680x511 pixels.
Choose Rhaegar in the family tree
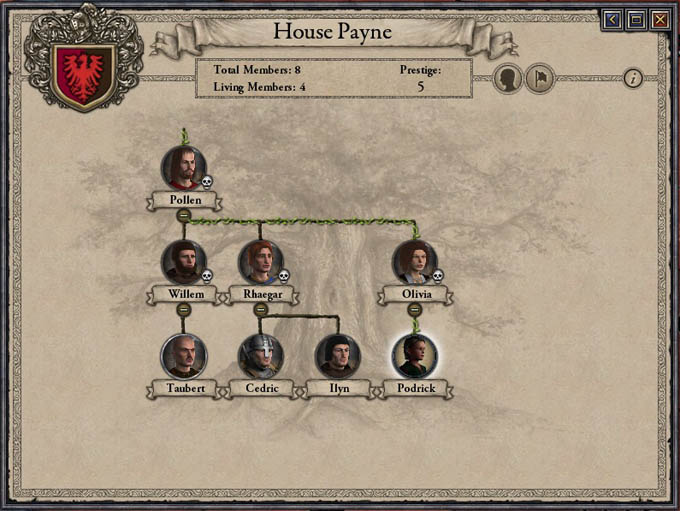[x=260, y=262]
